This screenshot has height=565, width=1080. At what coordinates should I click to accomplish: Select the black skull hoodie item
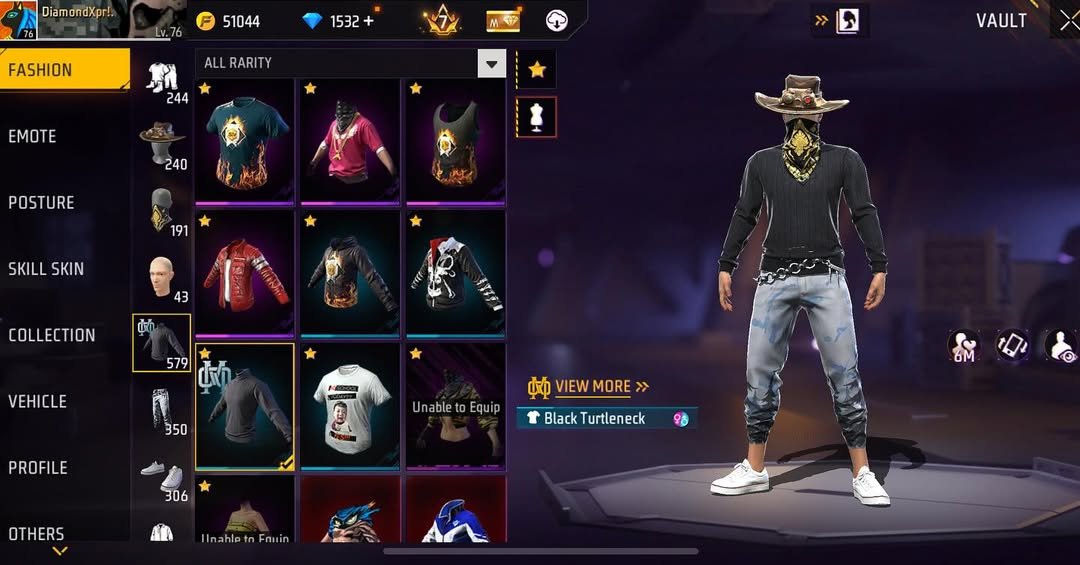pos(455,273)
